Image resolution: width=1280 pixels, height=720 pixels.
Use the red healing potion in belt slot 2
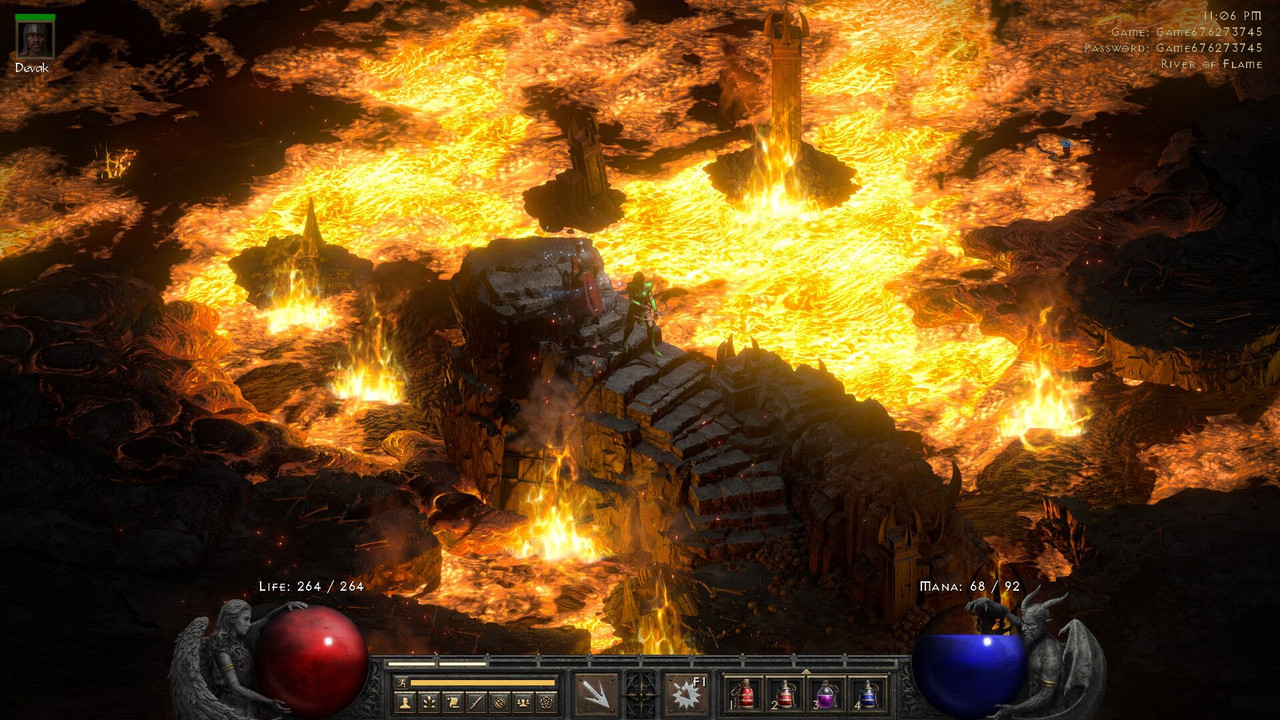pos(785,694)
